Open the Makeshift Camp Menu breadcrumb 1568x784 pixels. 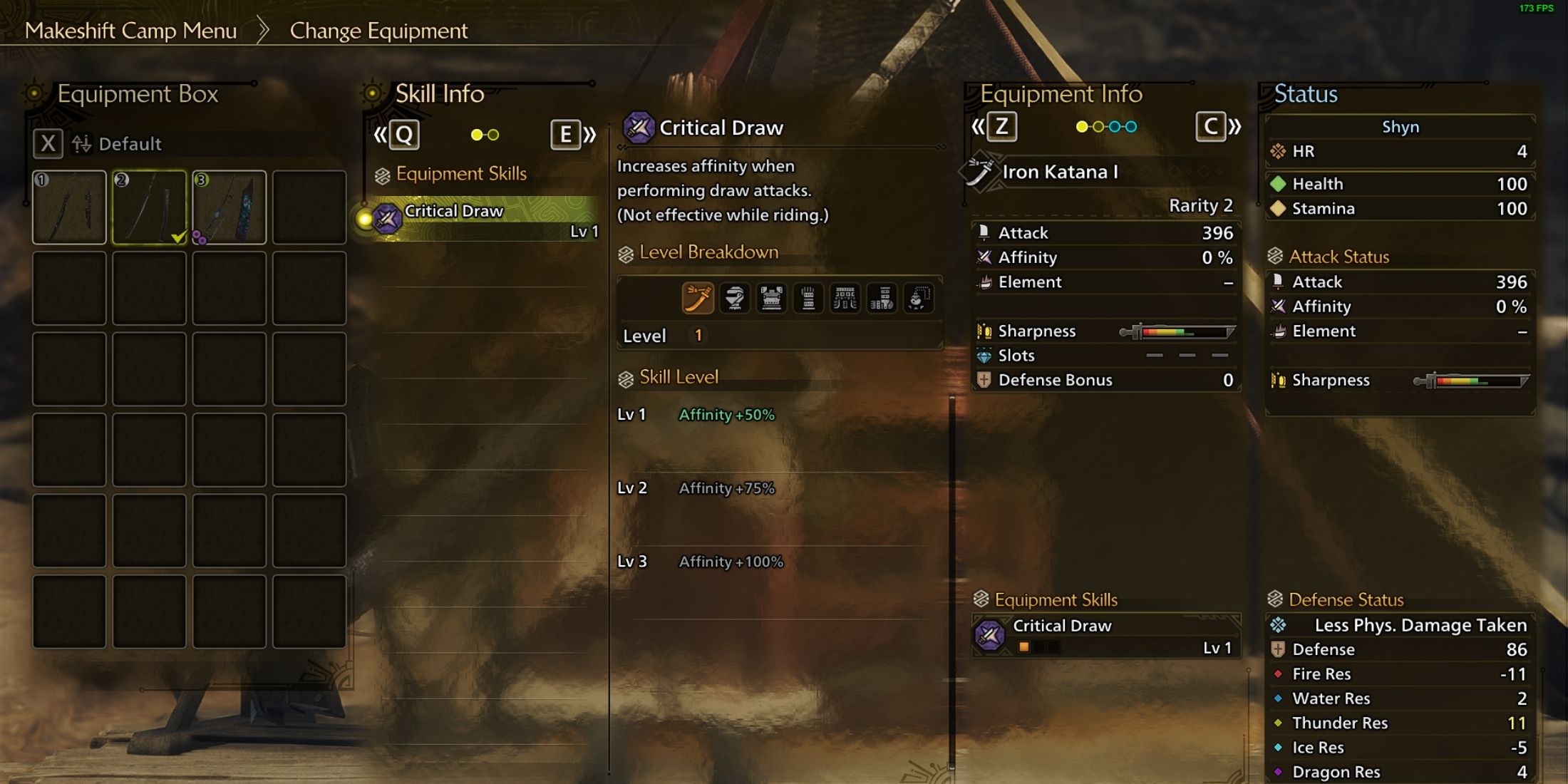tap(133, 31)
